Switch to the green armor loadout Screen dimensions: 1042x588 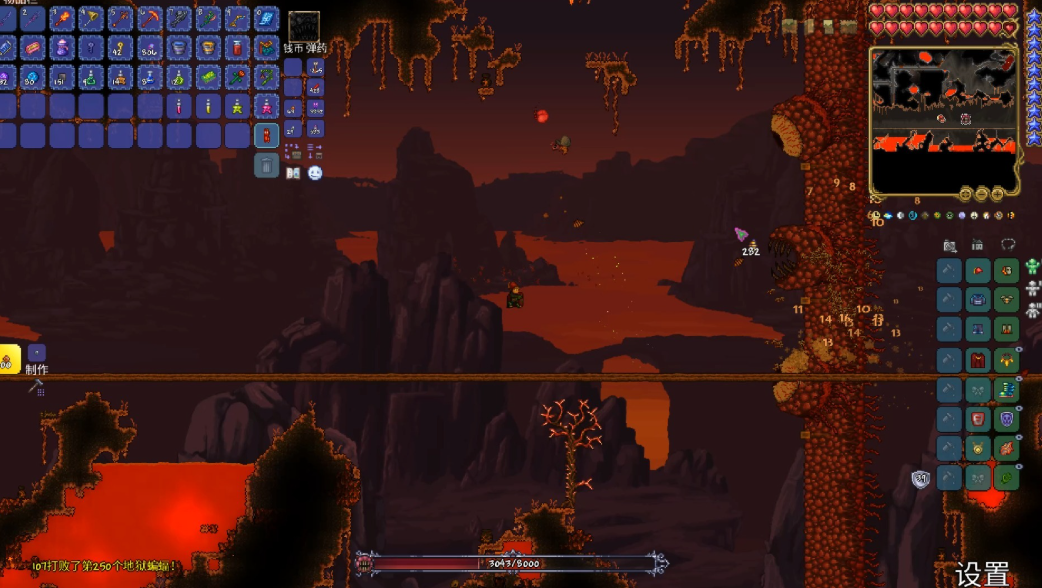1032,267
